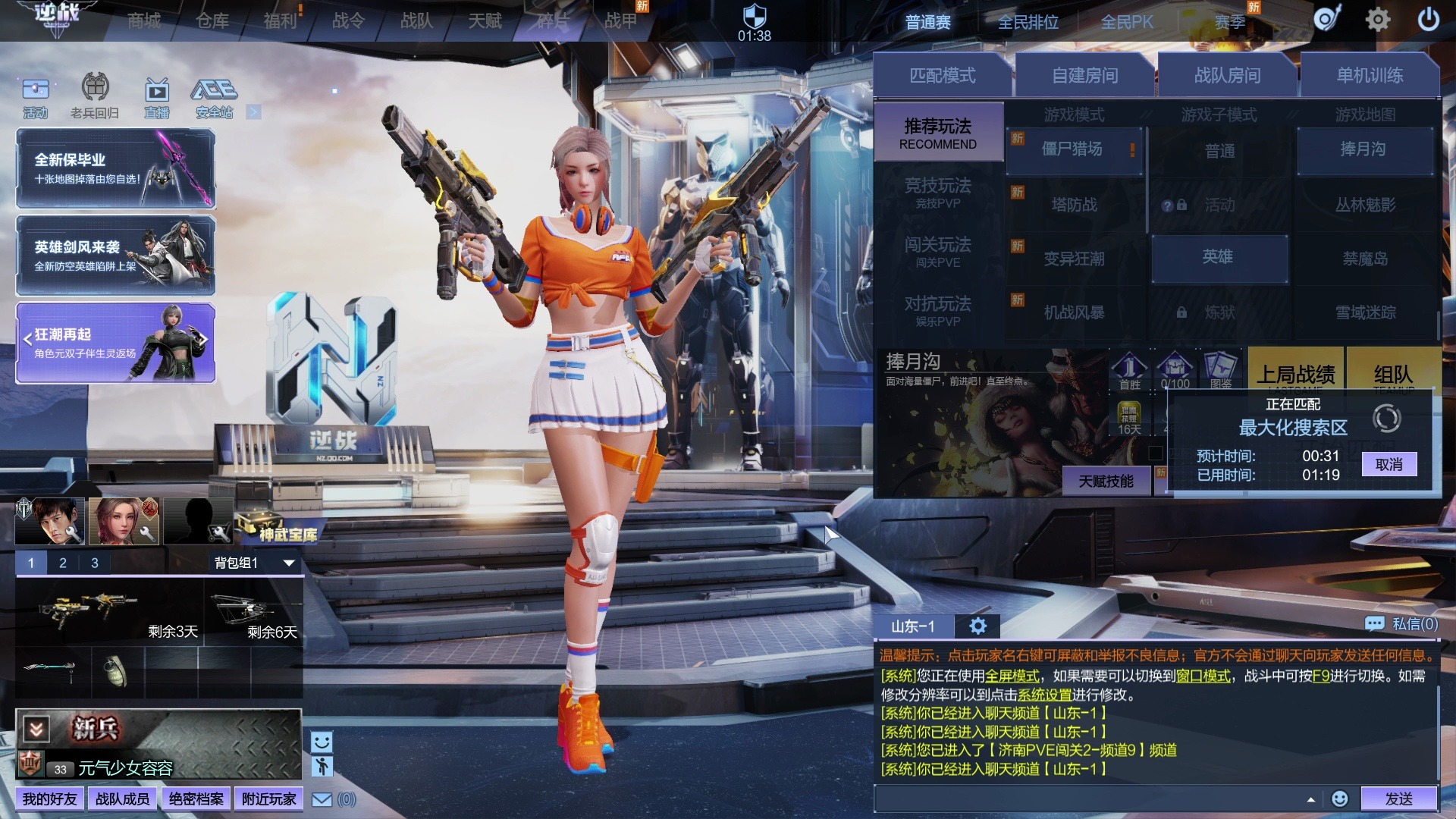Pick the 丛林魅影 map
This screenshot has height=819, width=1456.
click(1365, 205)
